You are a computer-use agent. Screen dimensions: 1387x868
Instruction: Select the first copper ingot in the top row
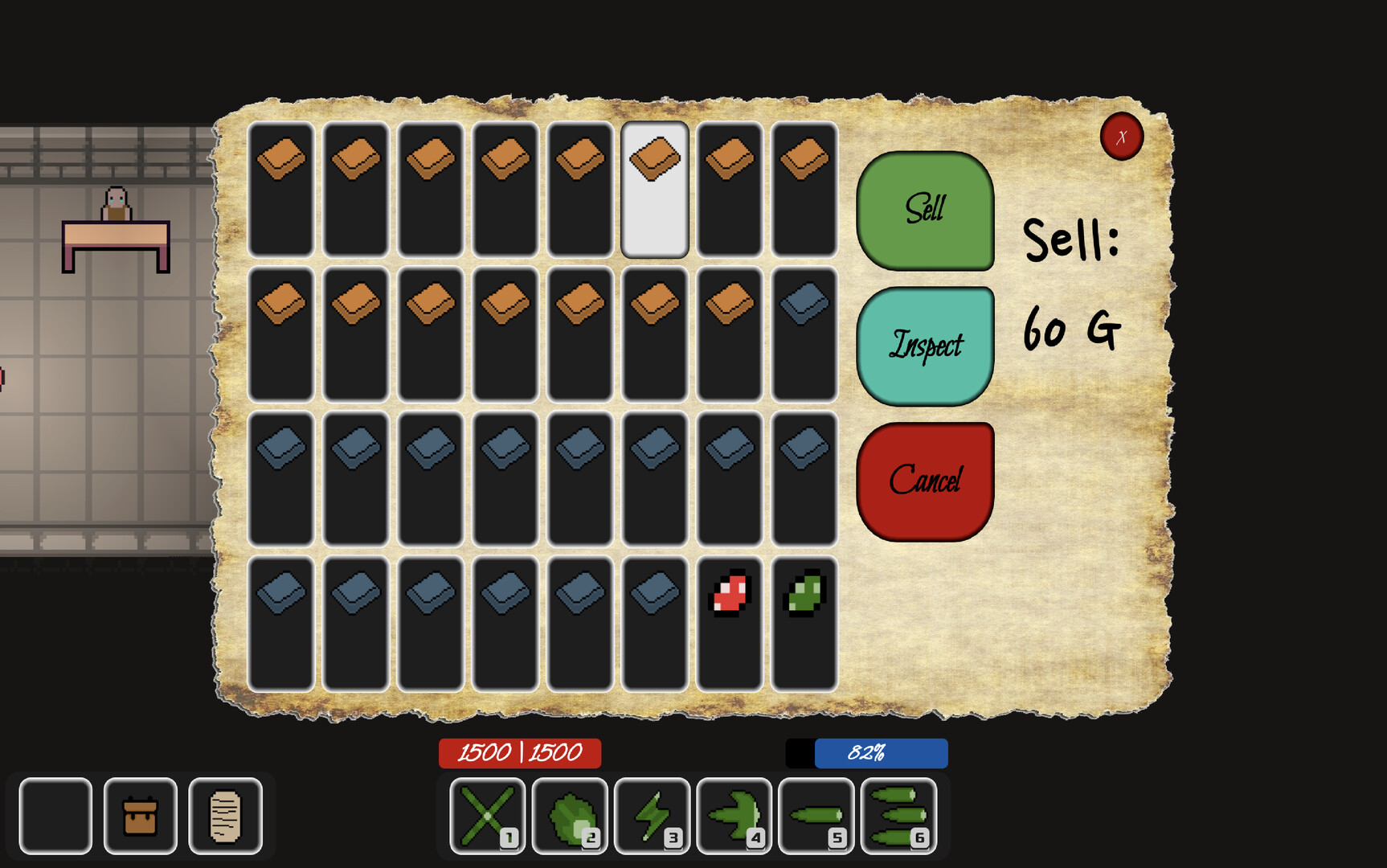[281, 190]
